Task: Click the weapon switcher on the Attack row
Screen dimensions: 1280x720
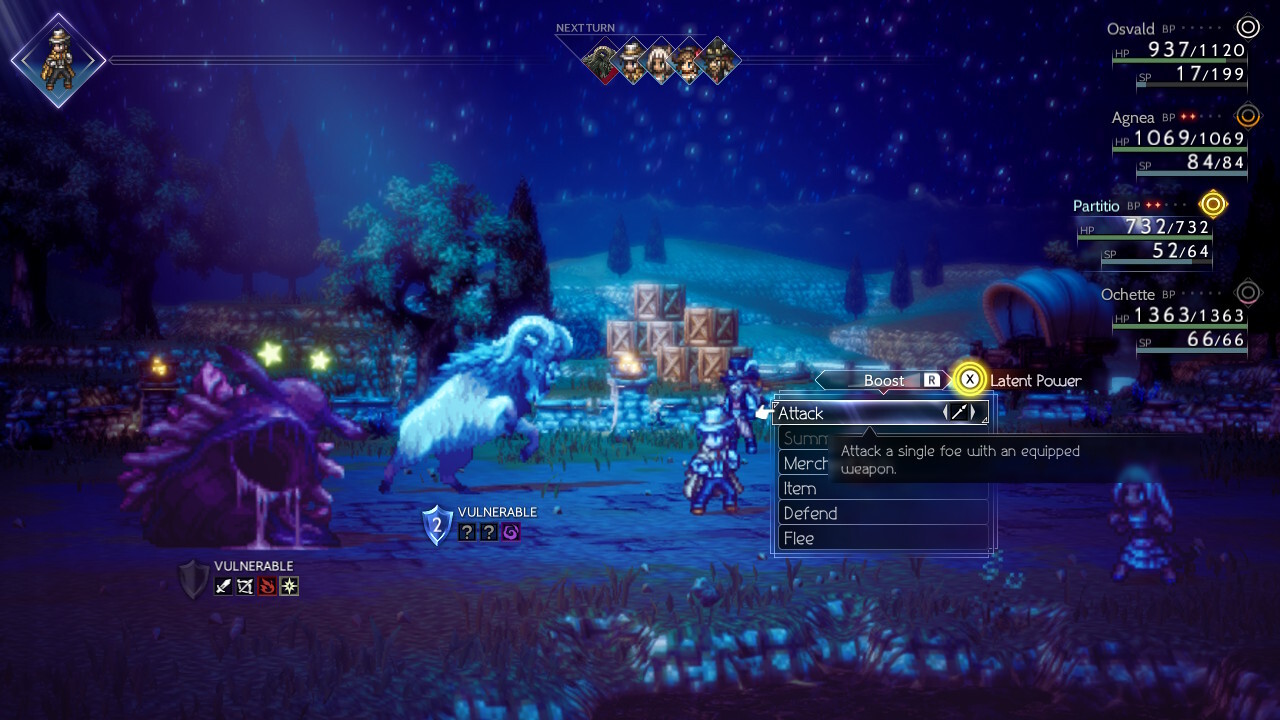Action: pos(958,412)
